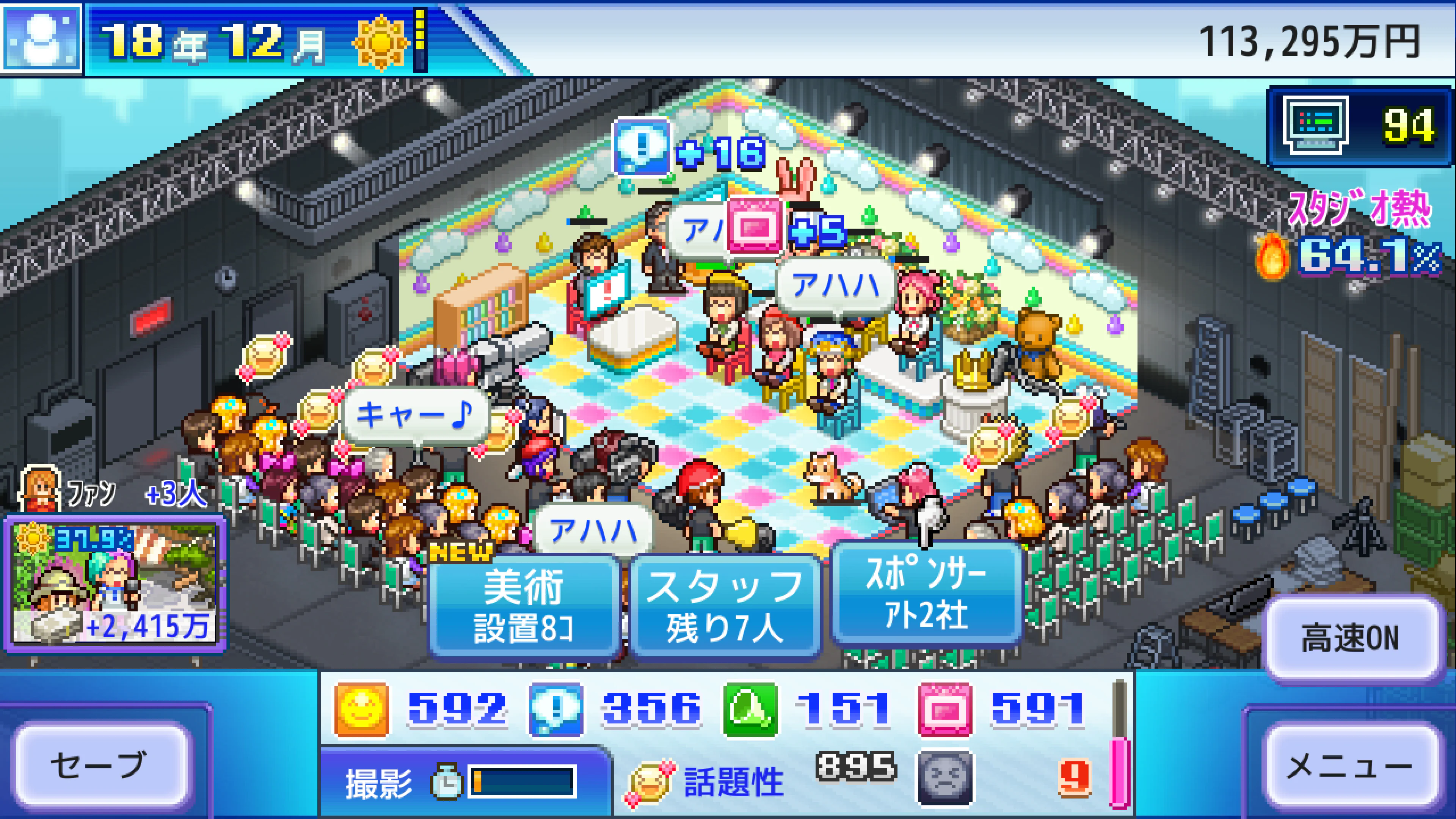1456x819 pixels.
Task: Open the rival show thumbnail panel
Action: coord(115,582)
